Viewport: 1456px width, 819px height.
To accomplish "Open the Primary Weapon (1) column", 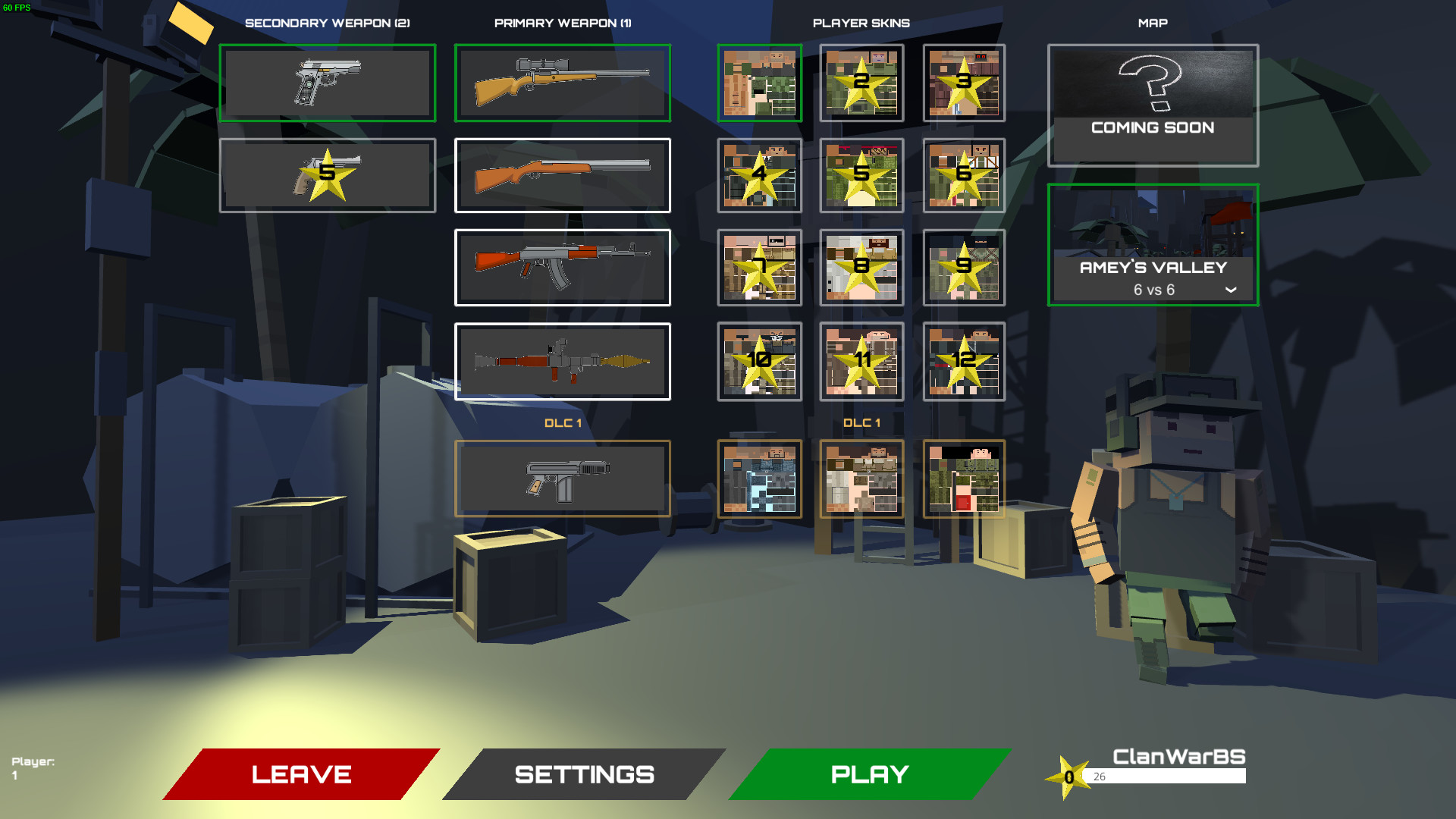I will (x=562, y=23).
